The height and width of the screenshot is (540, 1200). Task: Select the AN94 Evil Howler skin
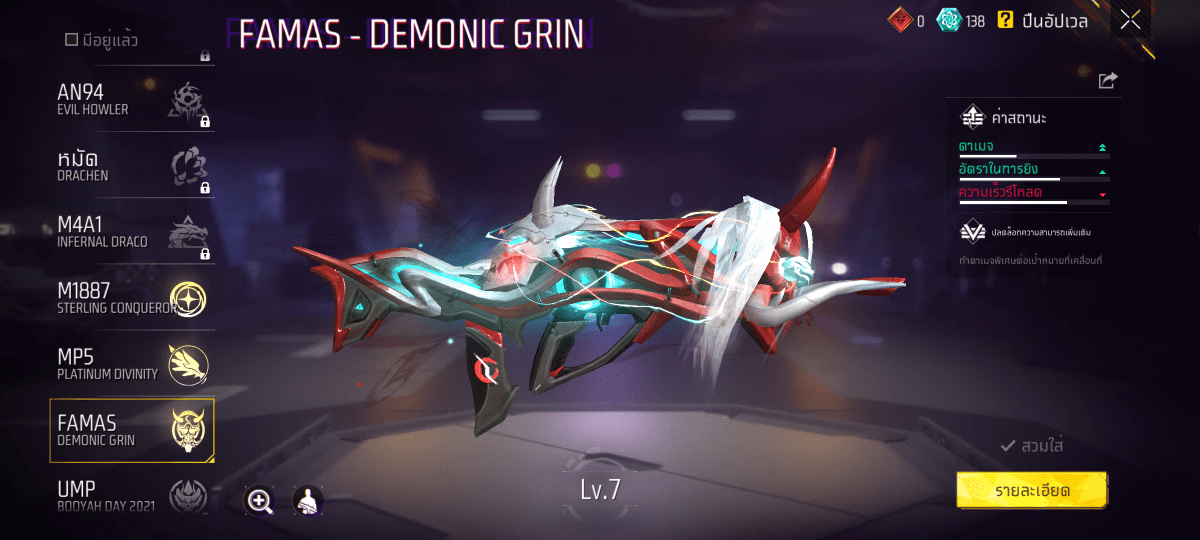click(x=132, y=100)
